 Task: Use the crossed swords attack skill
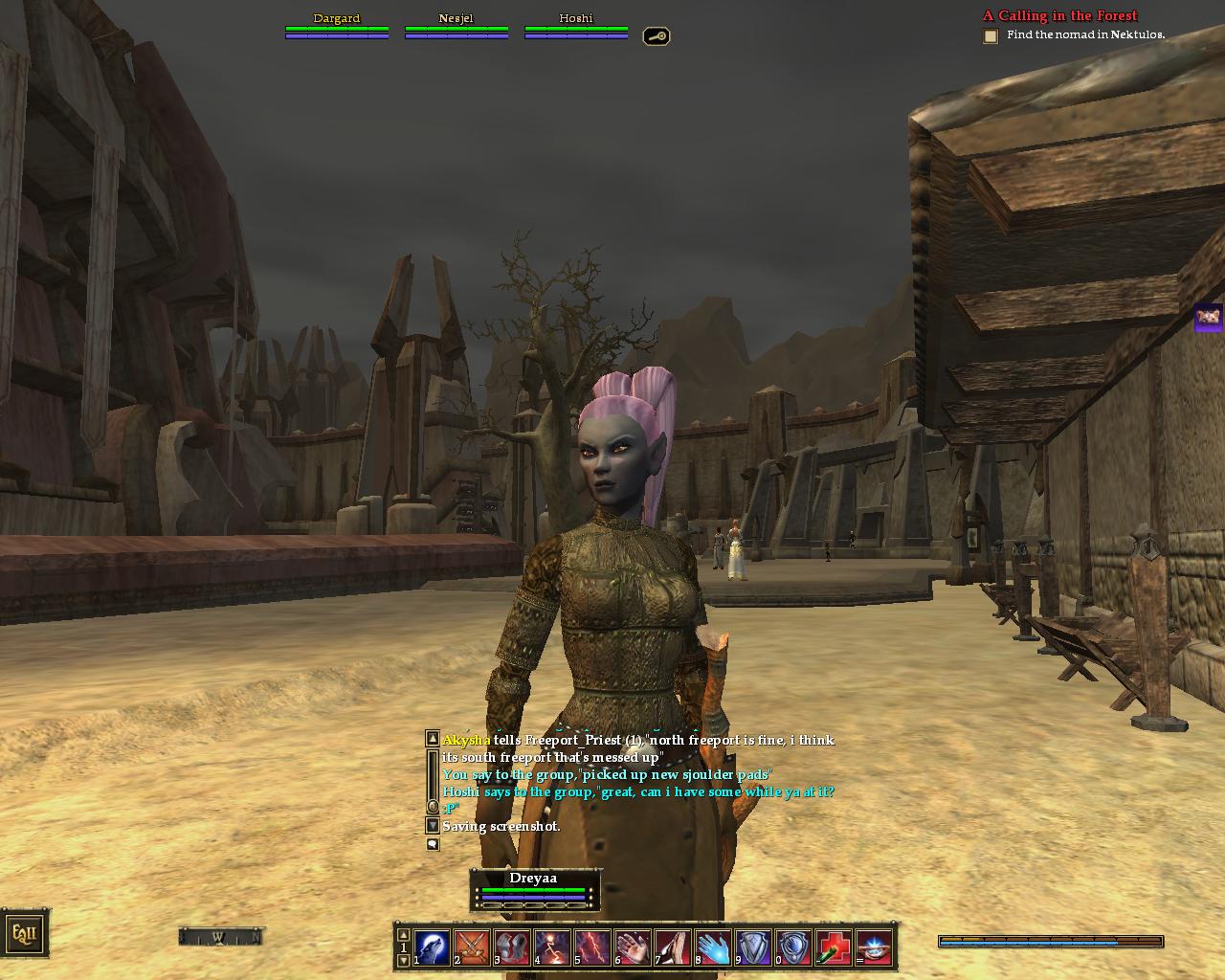(x=472, y=947)
